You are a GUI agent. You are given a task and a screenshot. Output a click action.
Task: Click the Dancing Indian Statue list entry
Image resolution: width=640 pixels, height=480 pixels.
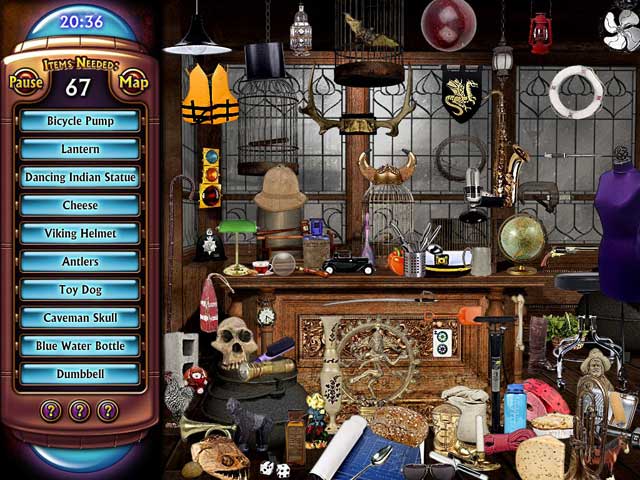[80, 177]
